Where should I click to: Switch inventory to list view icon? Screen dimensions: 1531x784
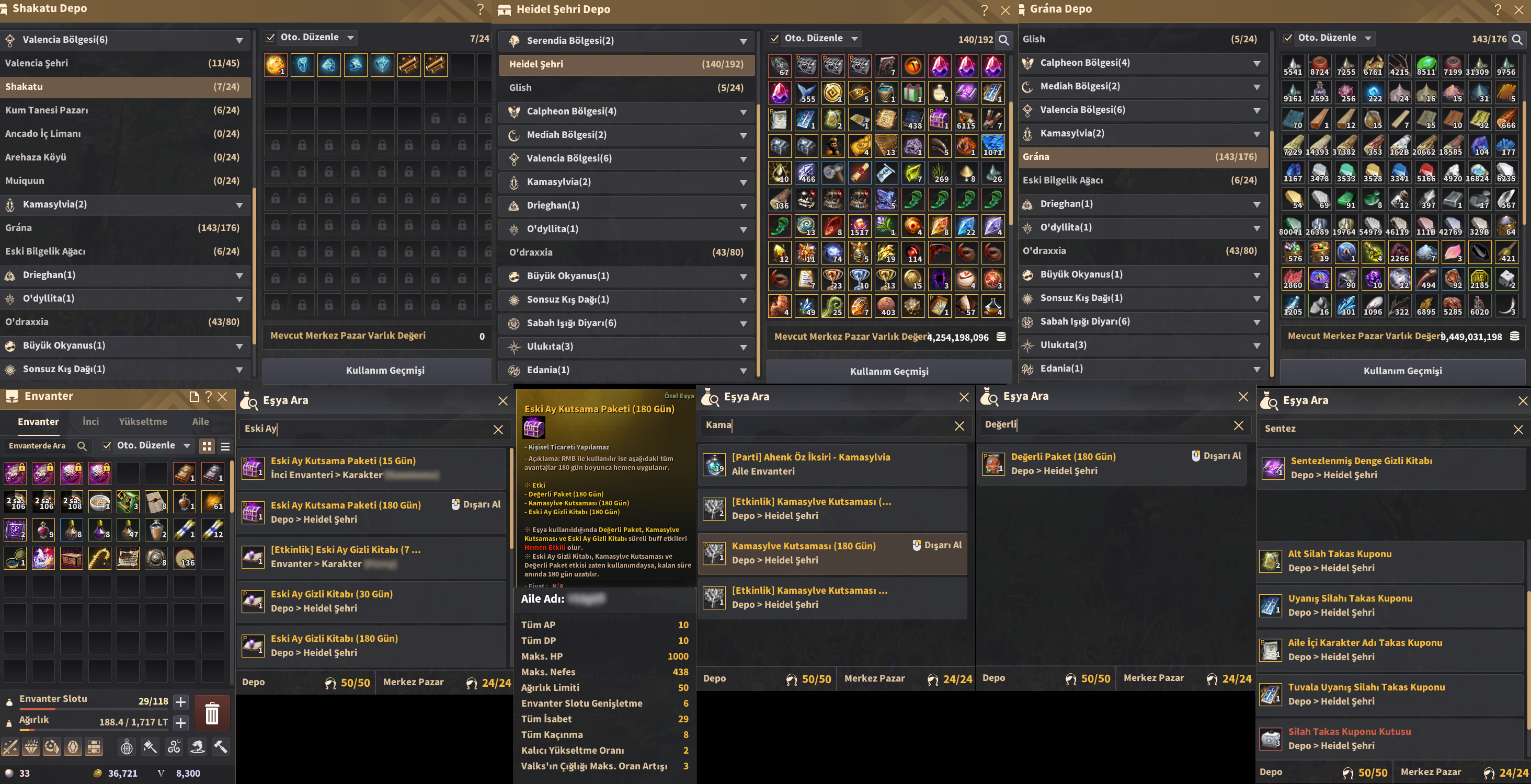[225, 447]
